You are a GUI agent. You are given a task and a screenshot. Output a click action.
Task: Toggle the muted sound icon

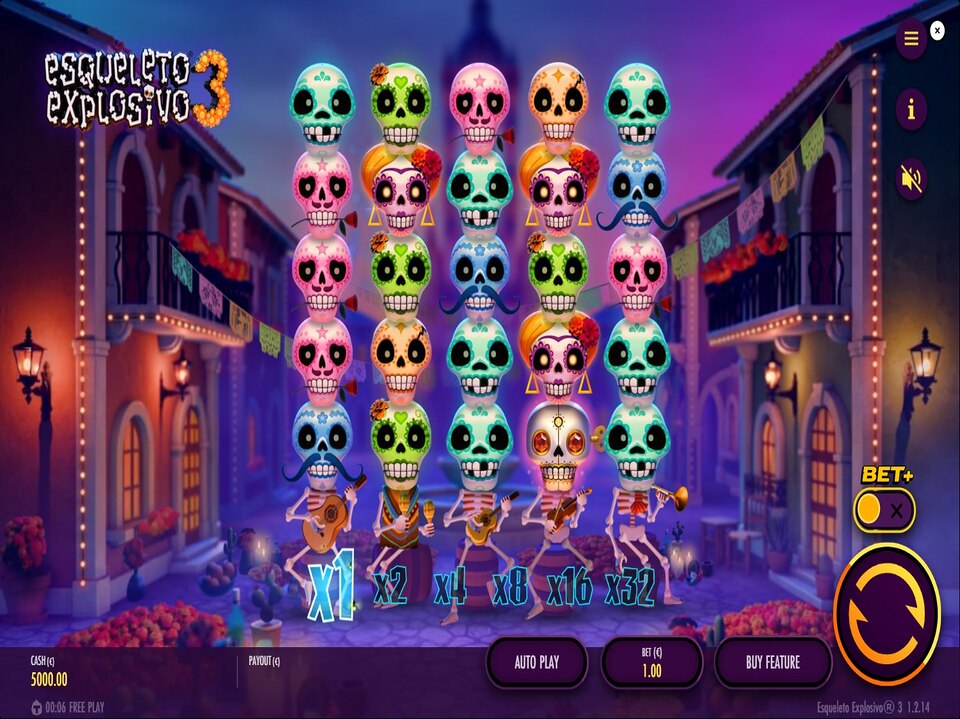click(910, 179)
